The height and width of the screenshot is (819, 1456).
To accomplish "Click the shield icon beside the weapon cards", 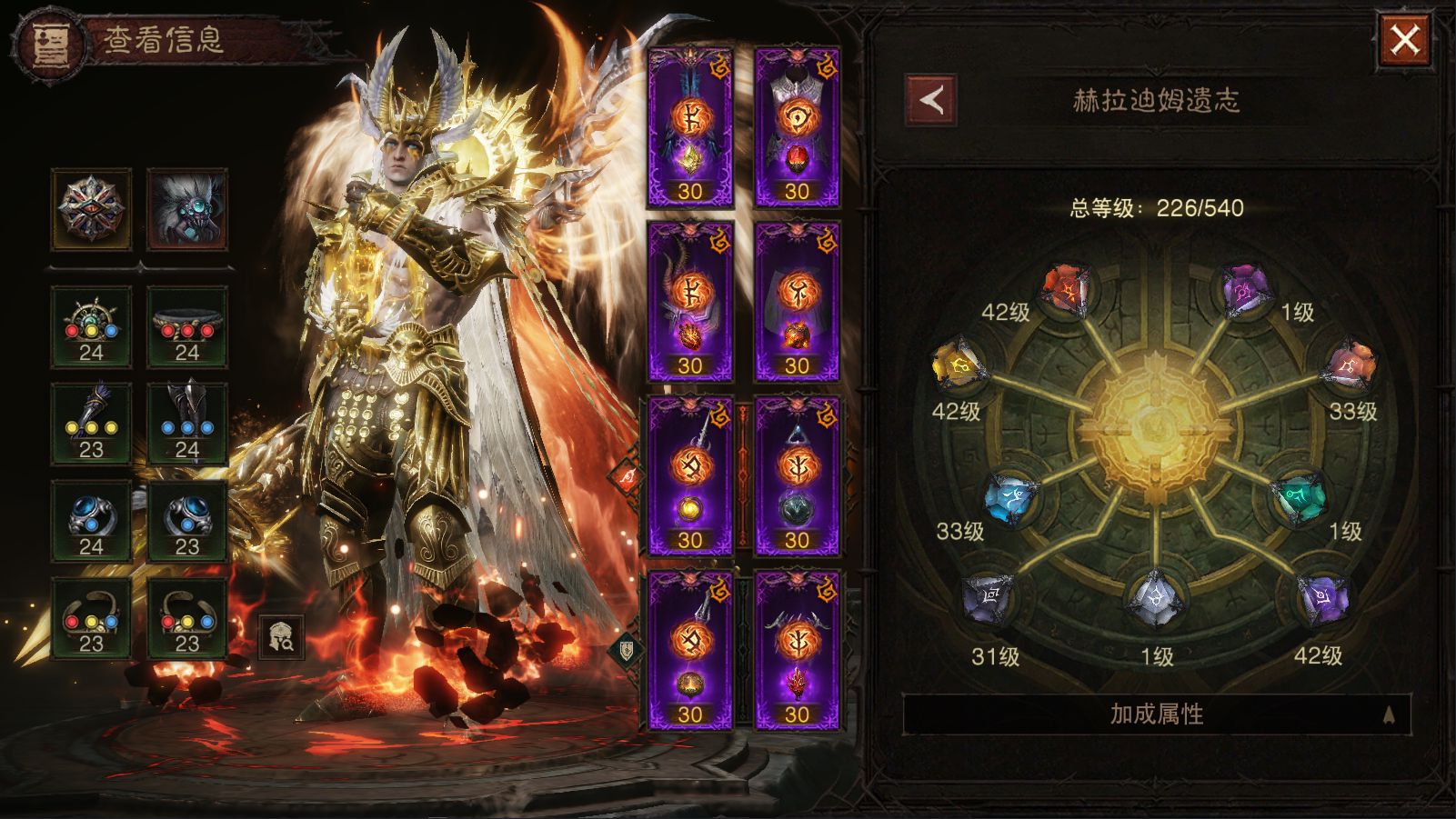I will (627, 649).
